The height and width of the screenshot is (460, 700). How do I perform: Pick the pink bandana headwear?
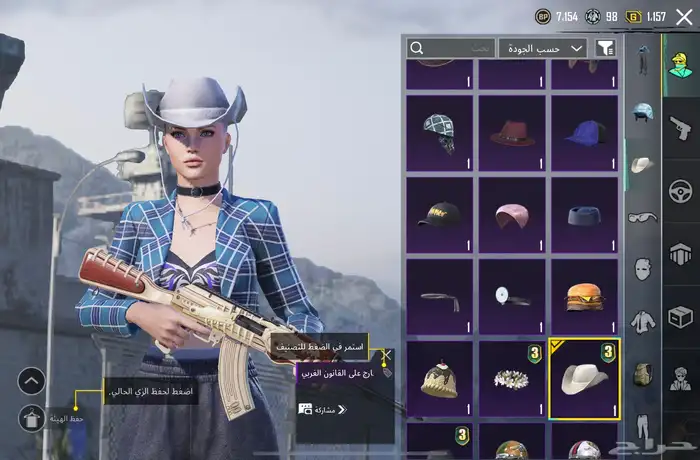tap(512, 215)
